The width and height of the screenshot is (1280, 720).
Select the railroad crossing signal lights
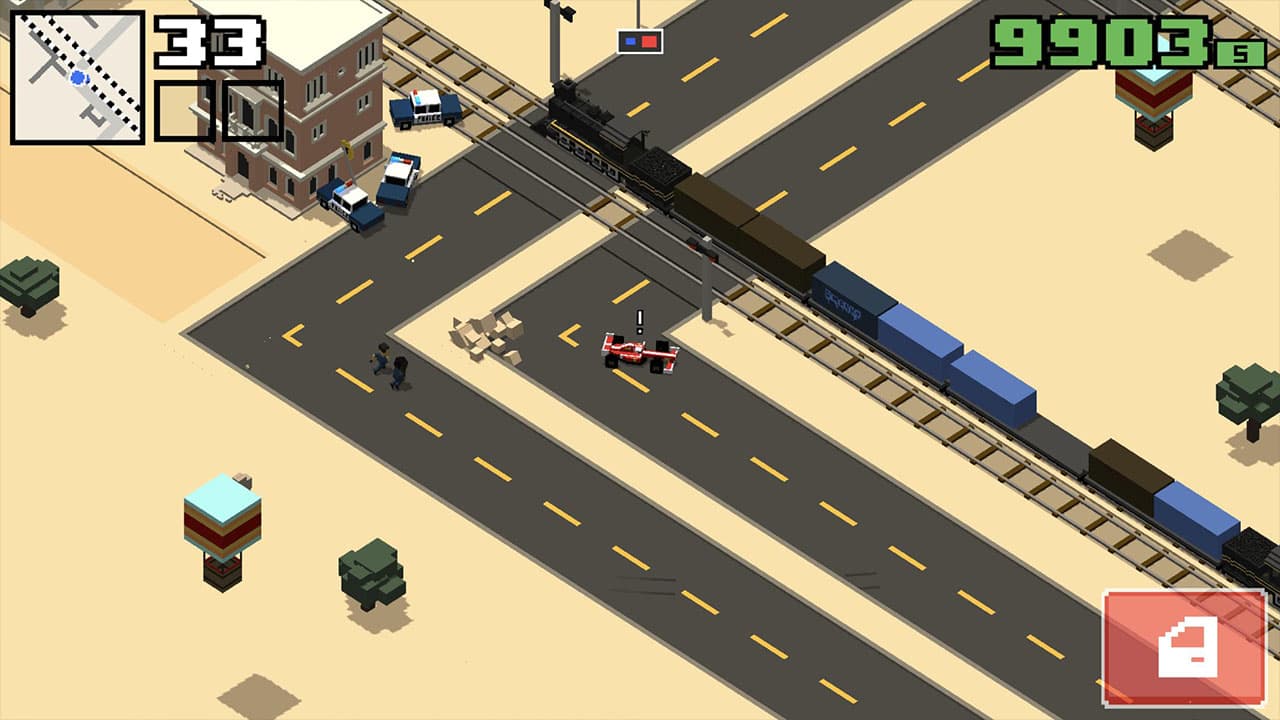[640, 41]
